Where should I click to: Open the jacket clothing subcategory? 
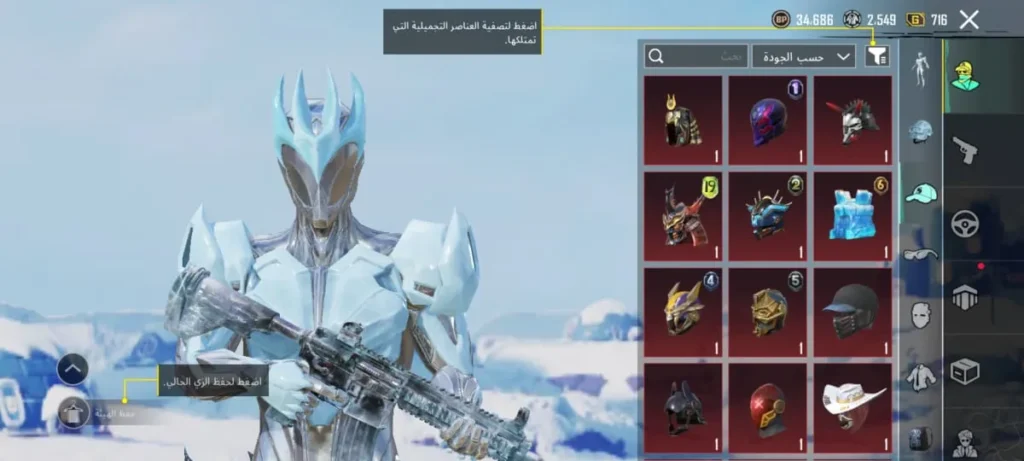pyautogui.click(x=920, y=377)
